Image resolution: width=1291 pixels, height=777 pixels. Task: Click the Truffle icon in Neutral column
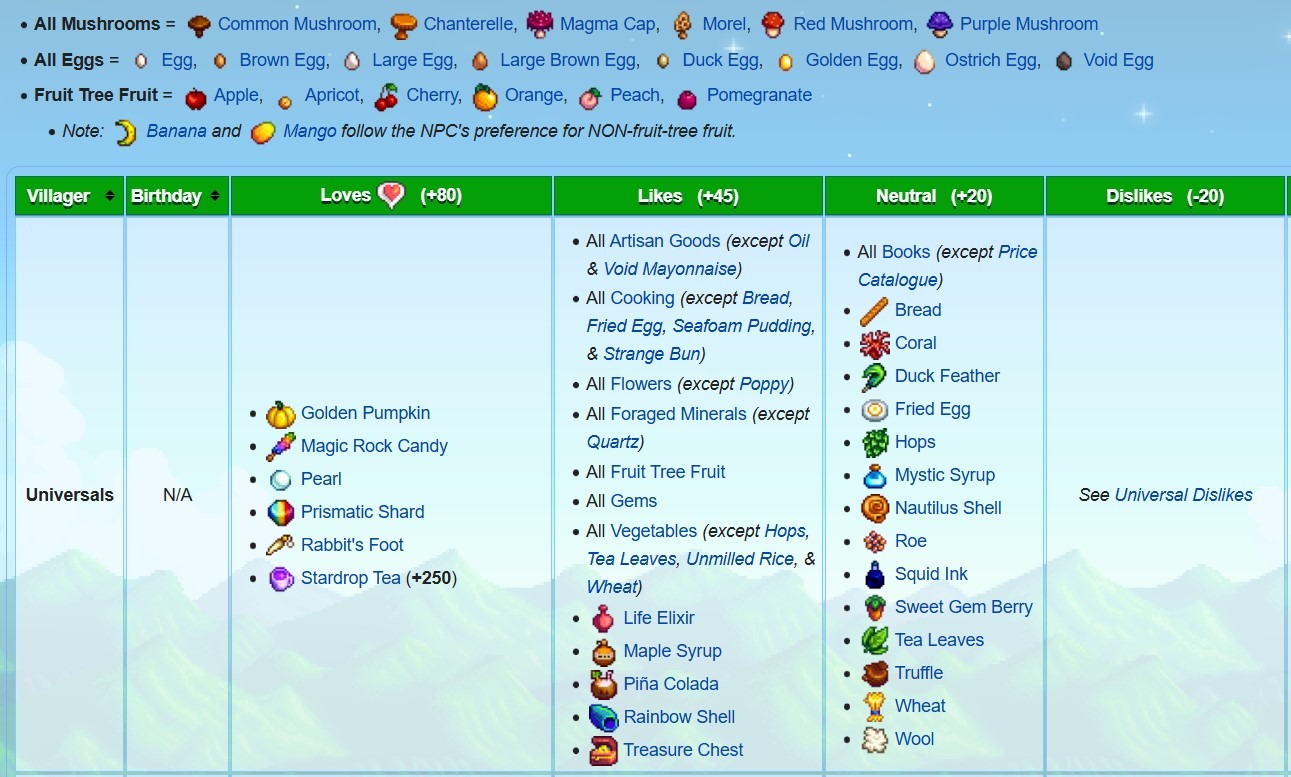tap(874, 673)
